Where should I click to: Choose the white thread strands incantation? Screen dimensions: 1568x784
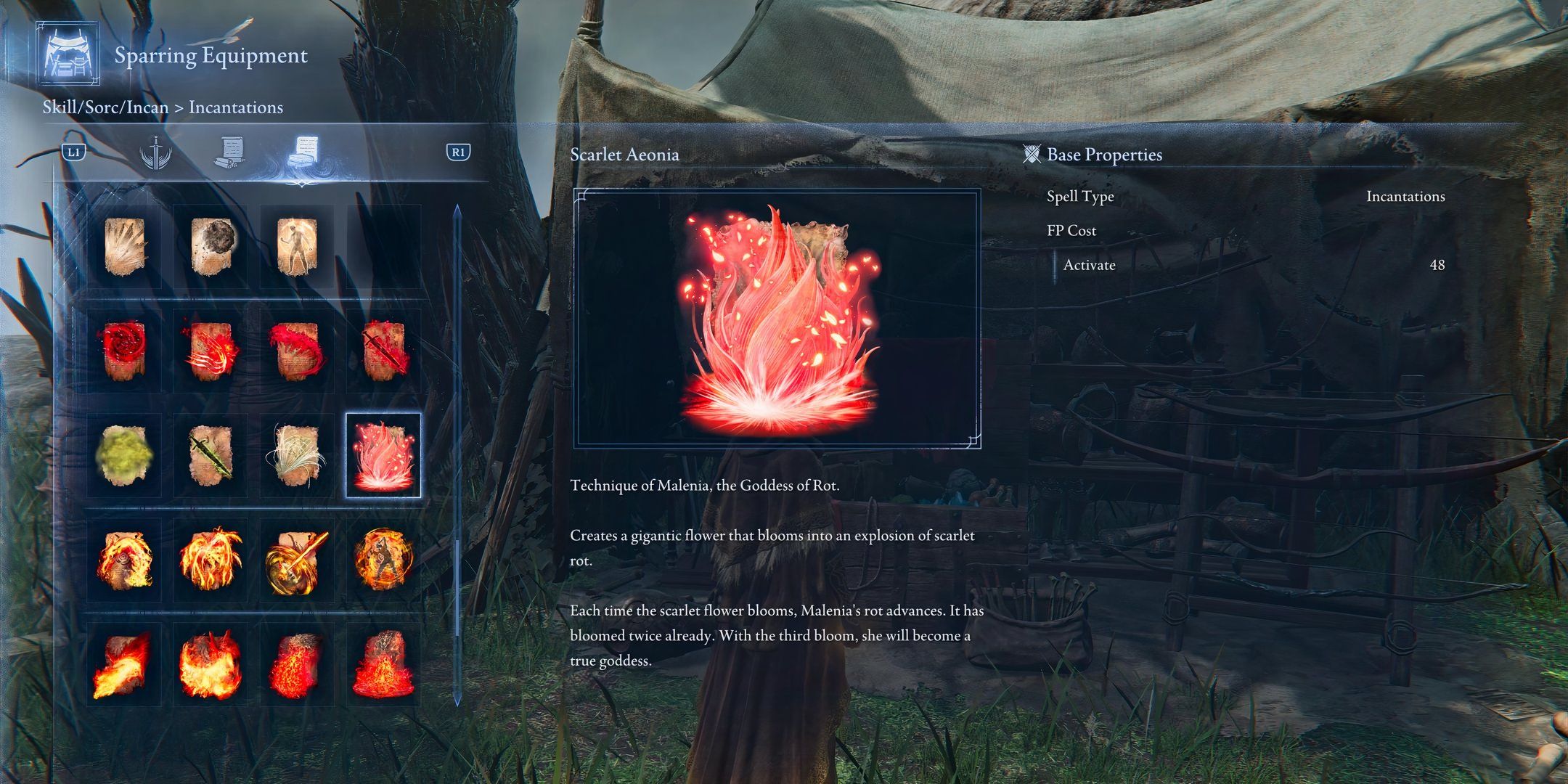(x=297, y=456)
